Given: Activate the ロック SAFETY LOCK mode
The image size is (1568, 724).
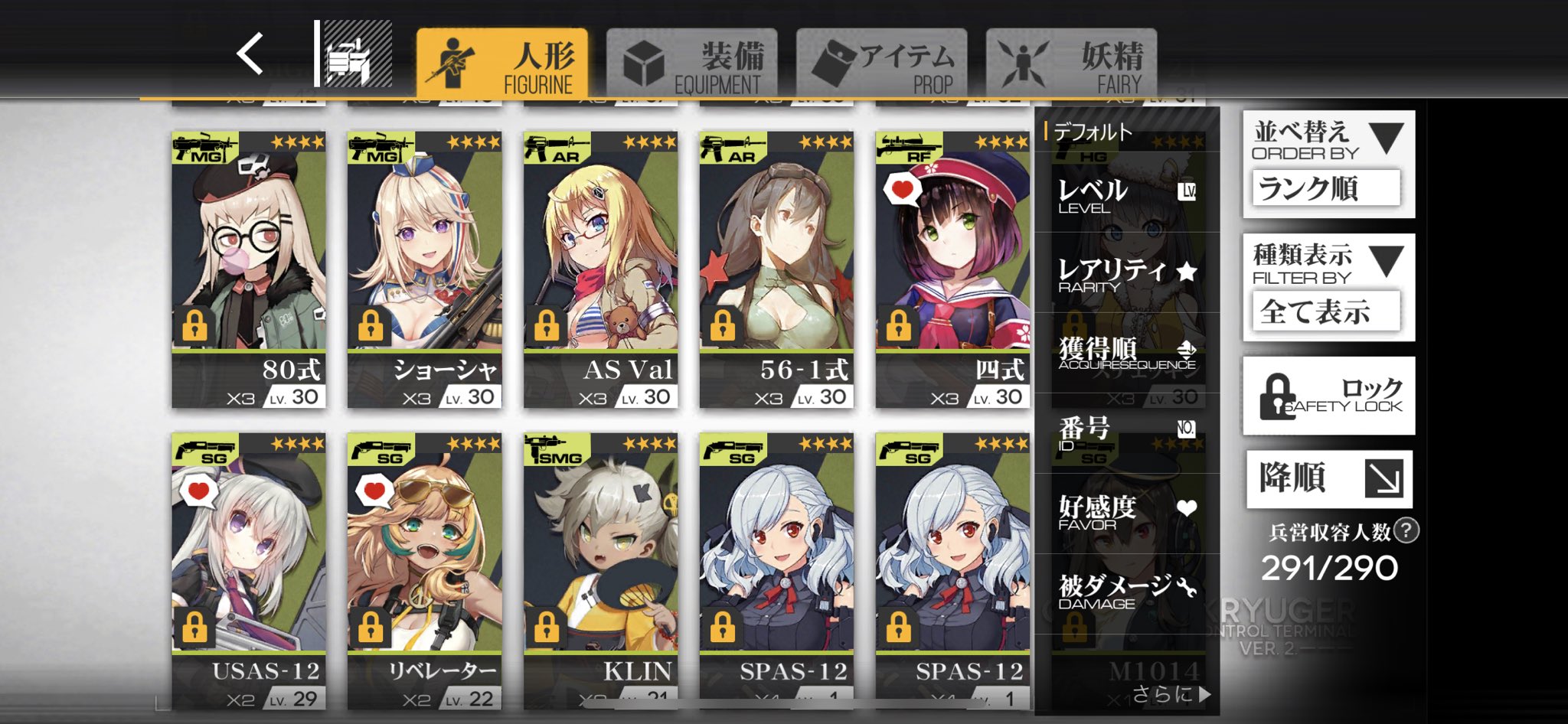Looking at the screenshot, I should coord(1328,396).
